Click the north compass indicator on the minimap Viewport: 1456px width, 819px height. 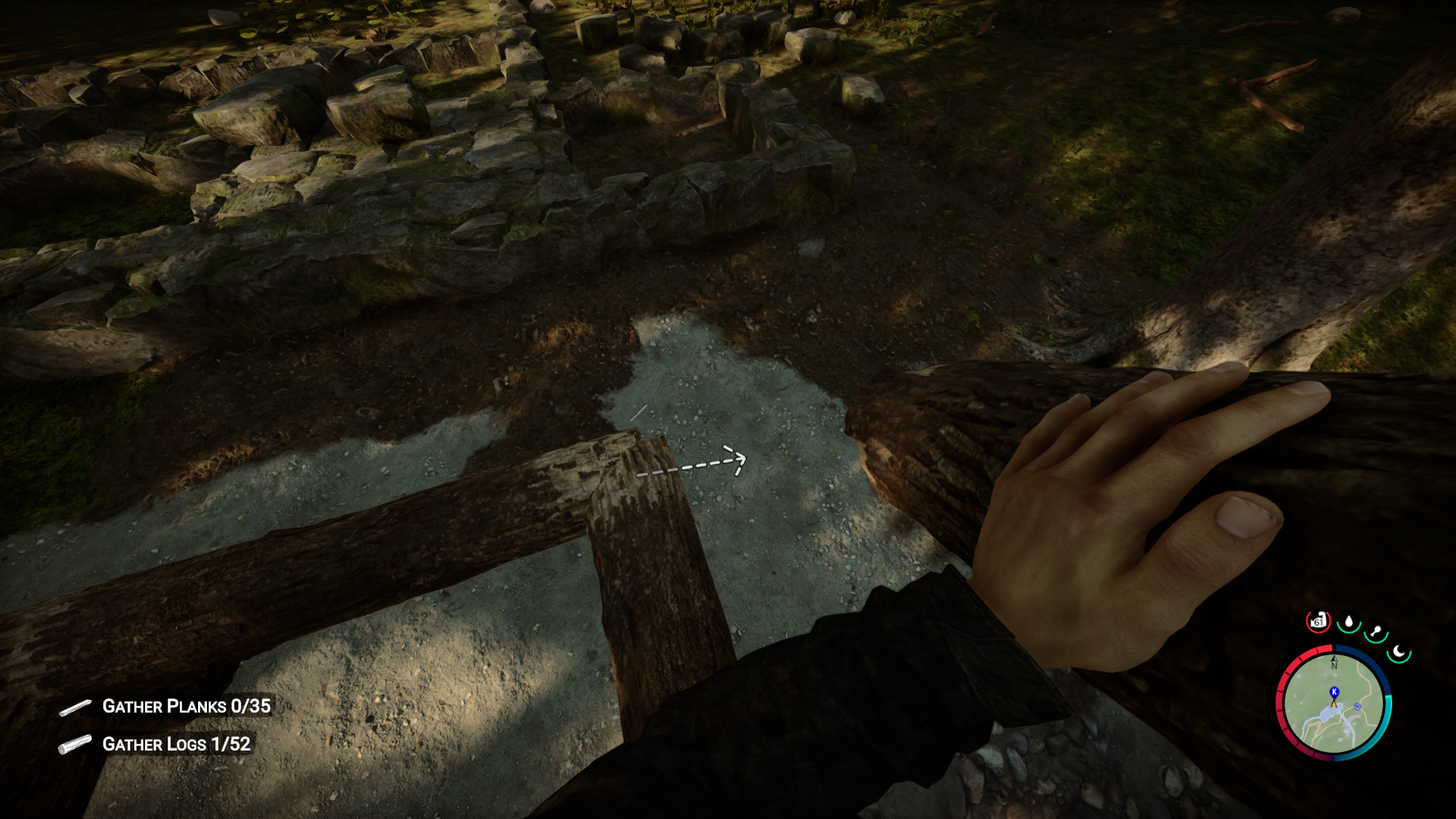tap(1334, 662)
